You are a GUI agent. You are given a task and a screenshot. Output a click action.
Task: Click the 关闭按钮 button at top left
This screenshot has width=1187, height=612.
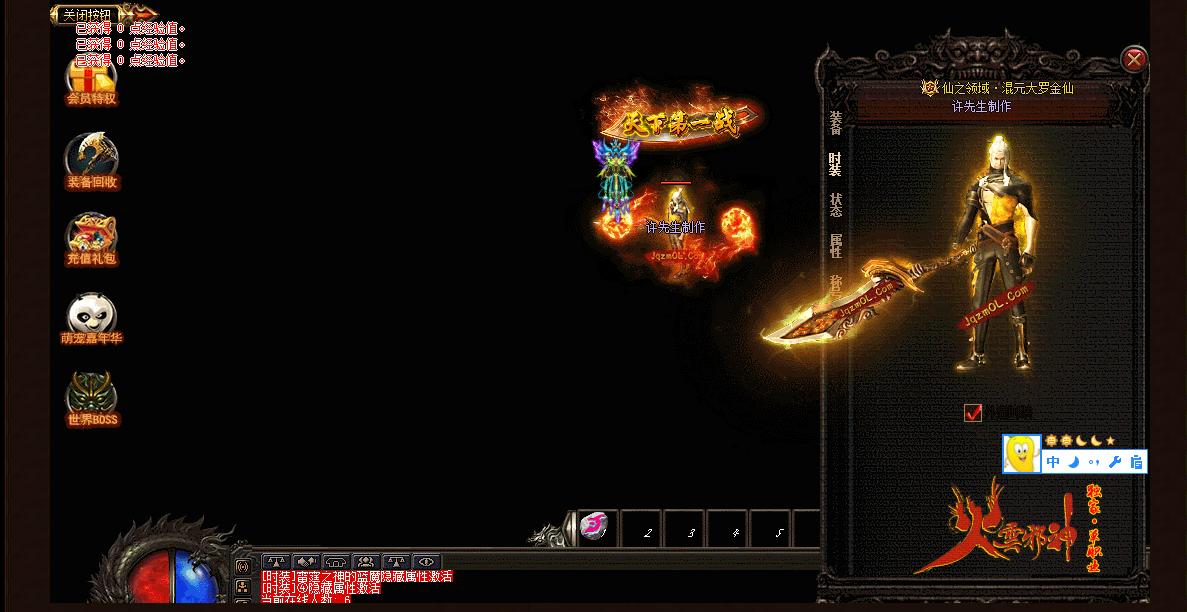point(87,14)
